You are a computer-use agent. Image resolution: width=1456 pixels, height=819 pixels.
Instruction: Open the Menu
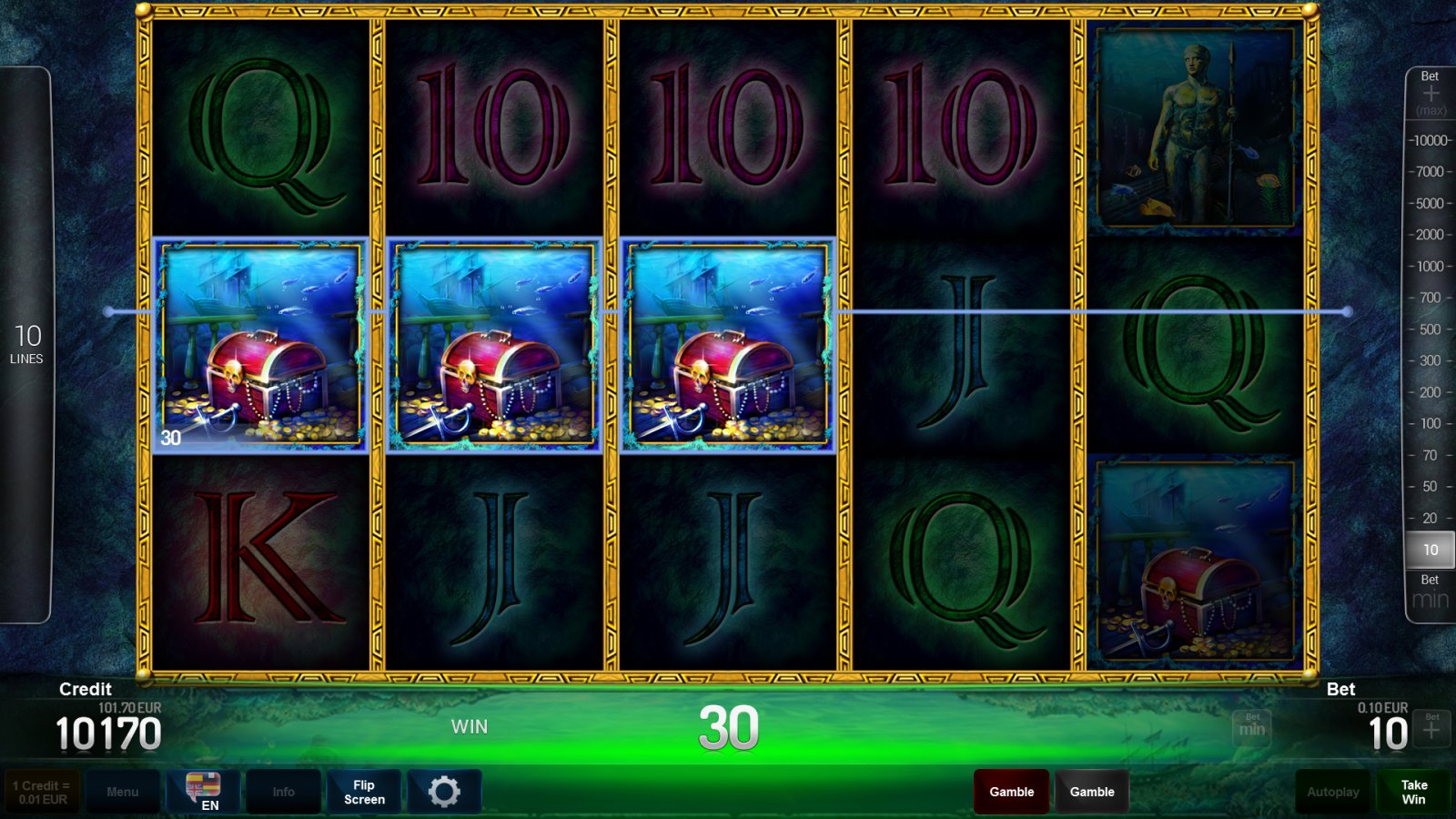(x=124, y=791)
